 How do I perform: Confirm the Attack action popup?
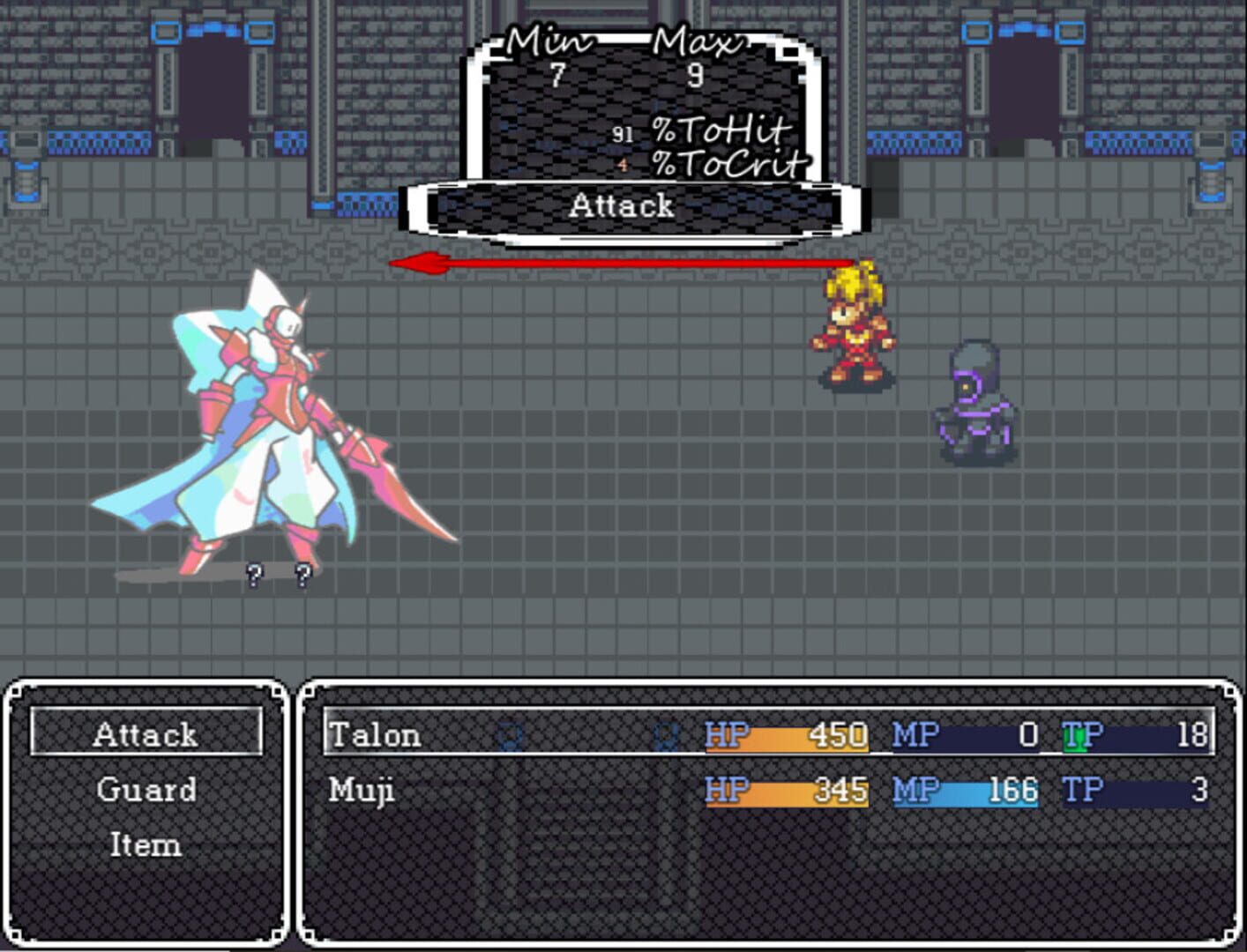(x=622, y=206)
